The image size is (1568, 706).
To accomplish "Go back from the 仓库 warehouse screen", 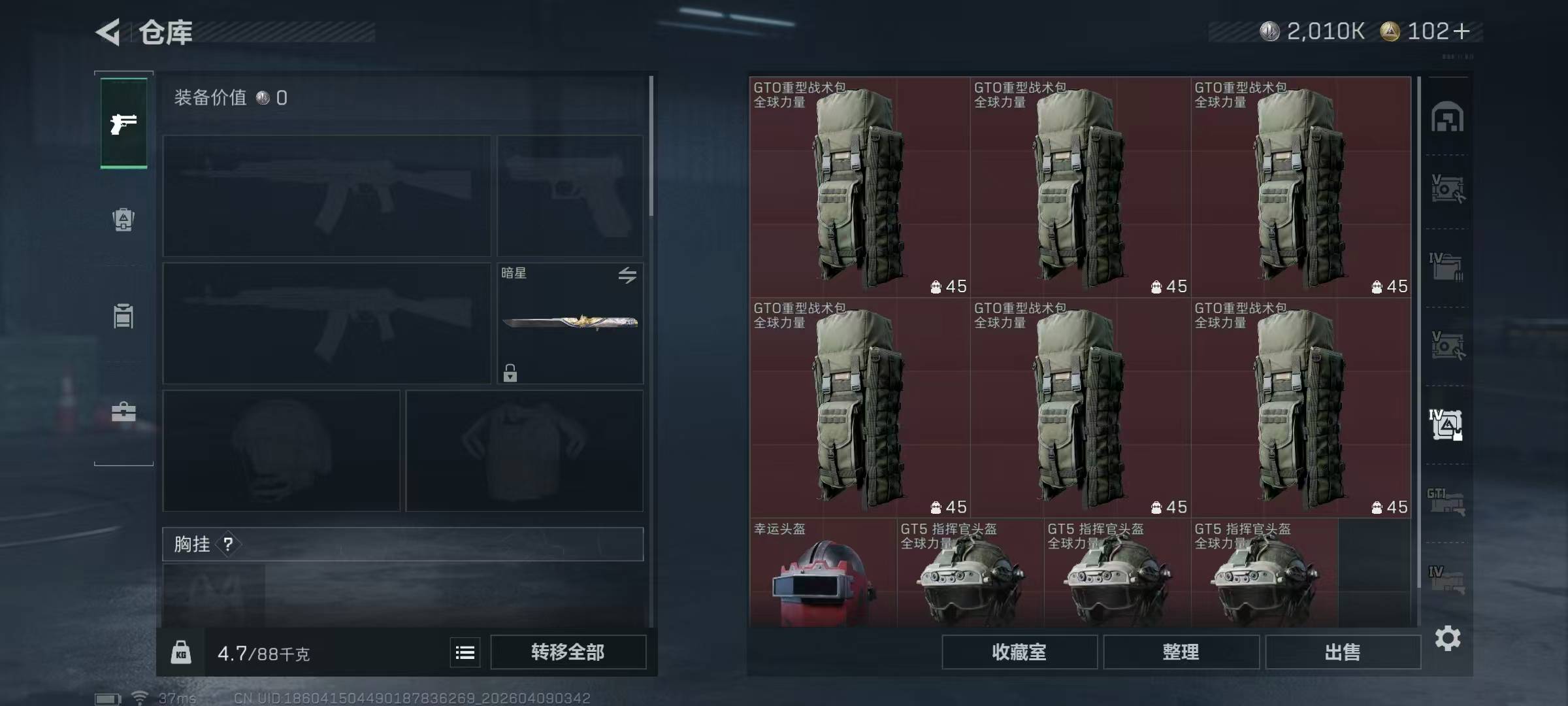I will (108, 32).
